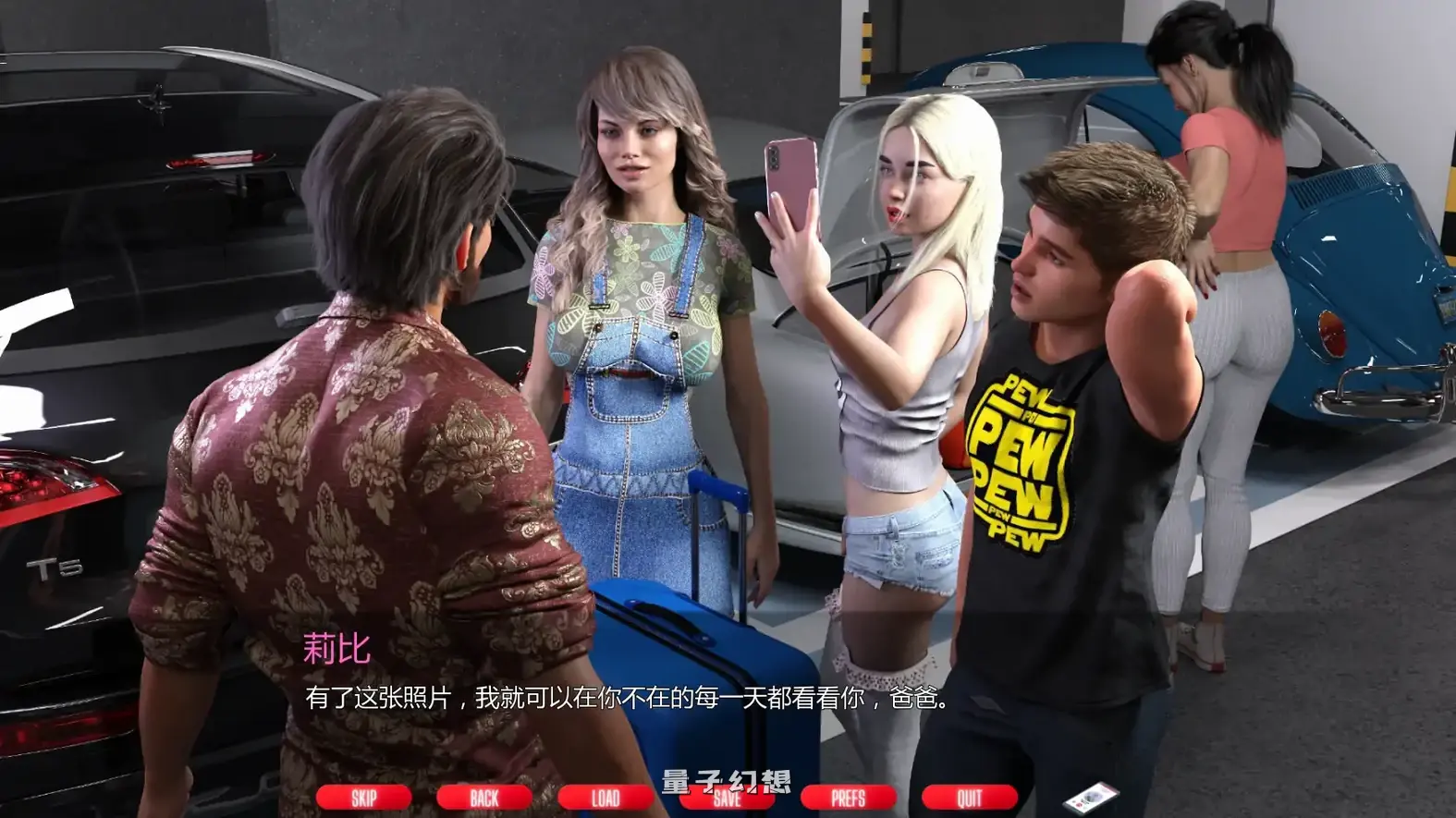Open the PREFS settings
Viewport: 1456px width, 818px height.
[x=848, y=798]
